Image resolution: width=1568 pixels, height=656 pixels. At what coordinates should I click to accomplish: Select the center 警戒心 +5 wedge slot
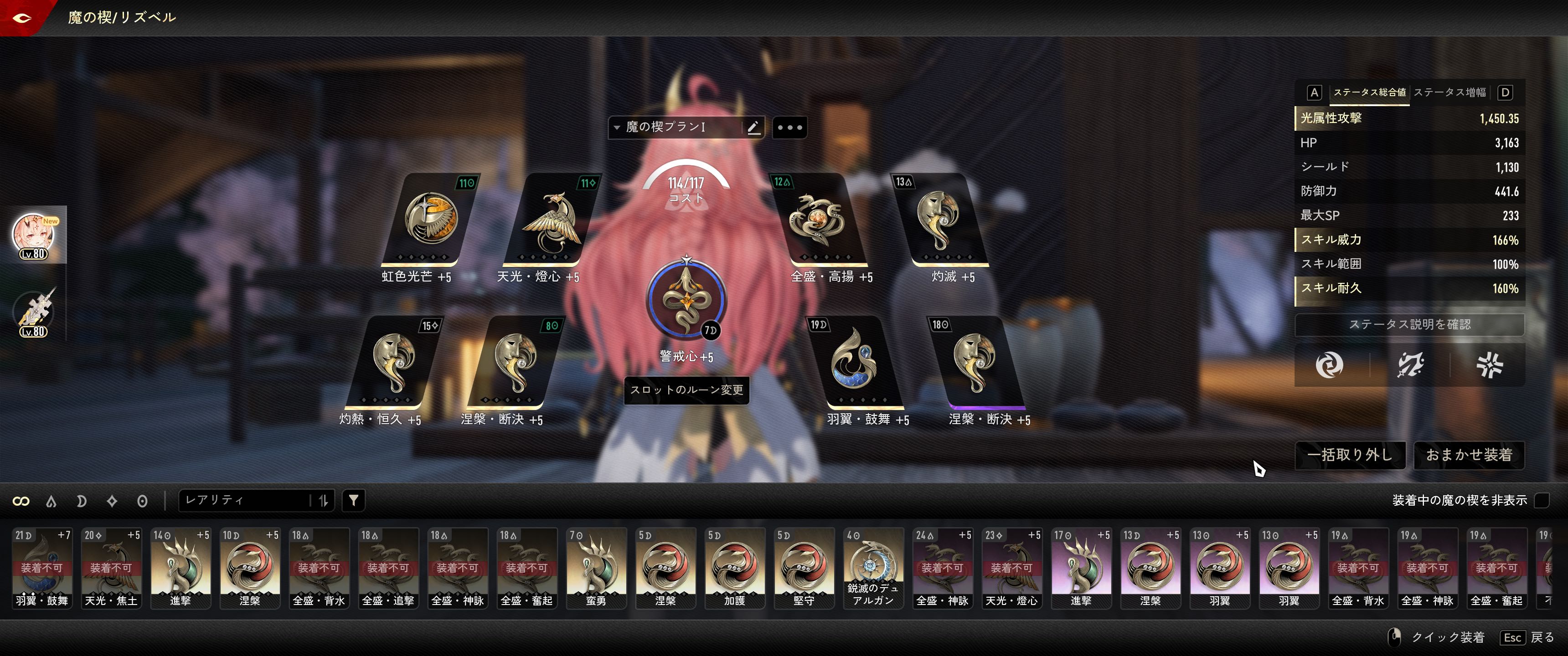pyautogui.click(x=686, y=299)
